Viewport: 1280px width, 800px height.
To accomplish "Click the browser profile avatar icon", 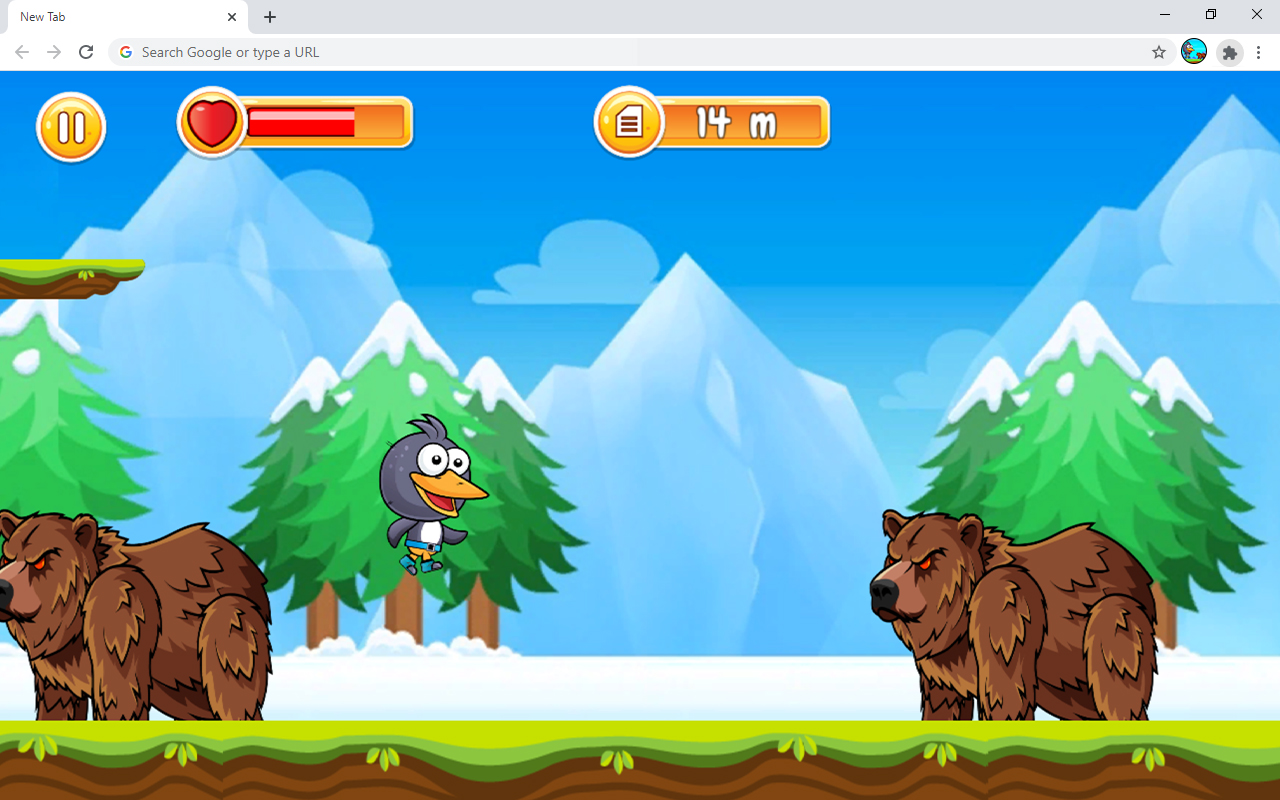I will click(x=1194, y=52).
